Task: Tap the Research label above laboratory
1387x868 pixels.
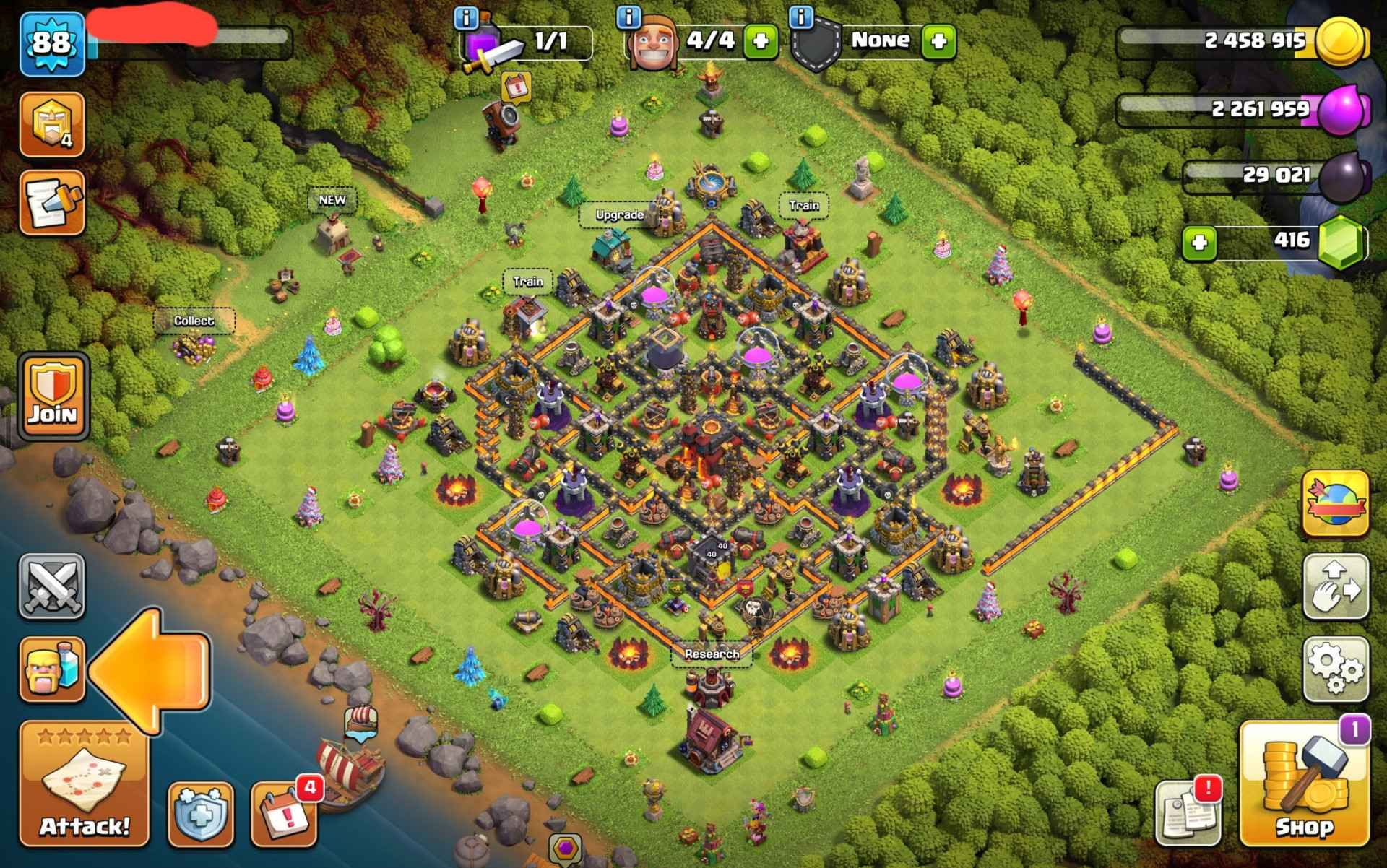Action: [712, 654]
